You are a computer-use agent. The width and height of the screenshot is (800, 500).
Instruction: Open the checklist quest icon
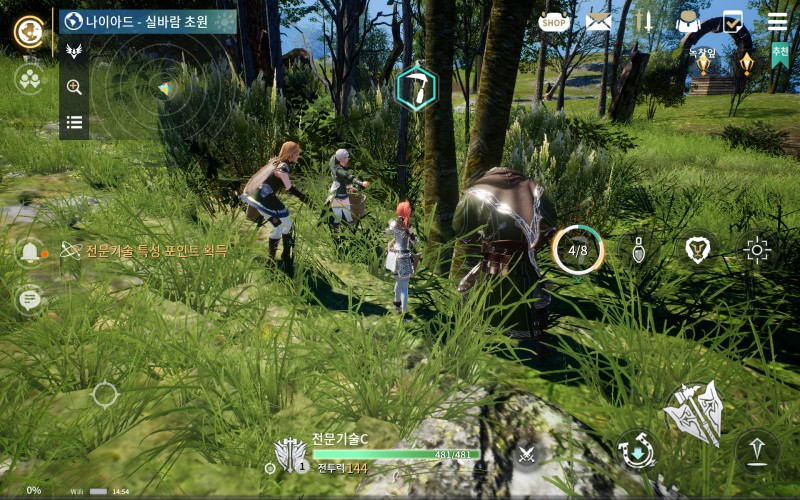click(733, 21)
